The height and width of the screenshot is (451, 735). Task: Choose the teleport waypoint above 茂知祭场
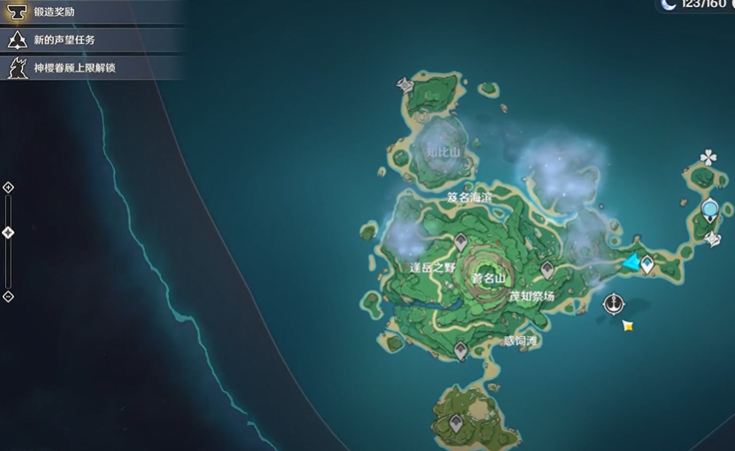547,270
